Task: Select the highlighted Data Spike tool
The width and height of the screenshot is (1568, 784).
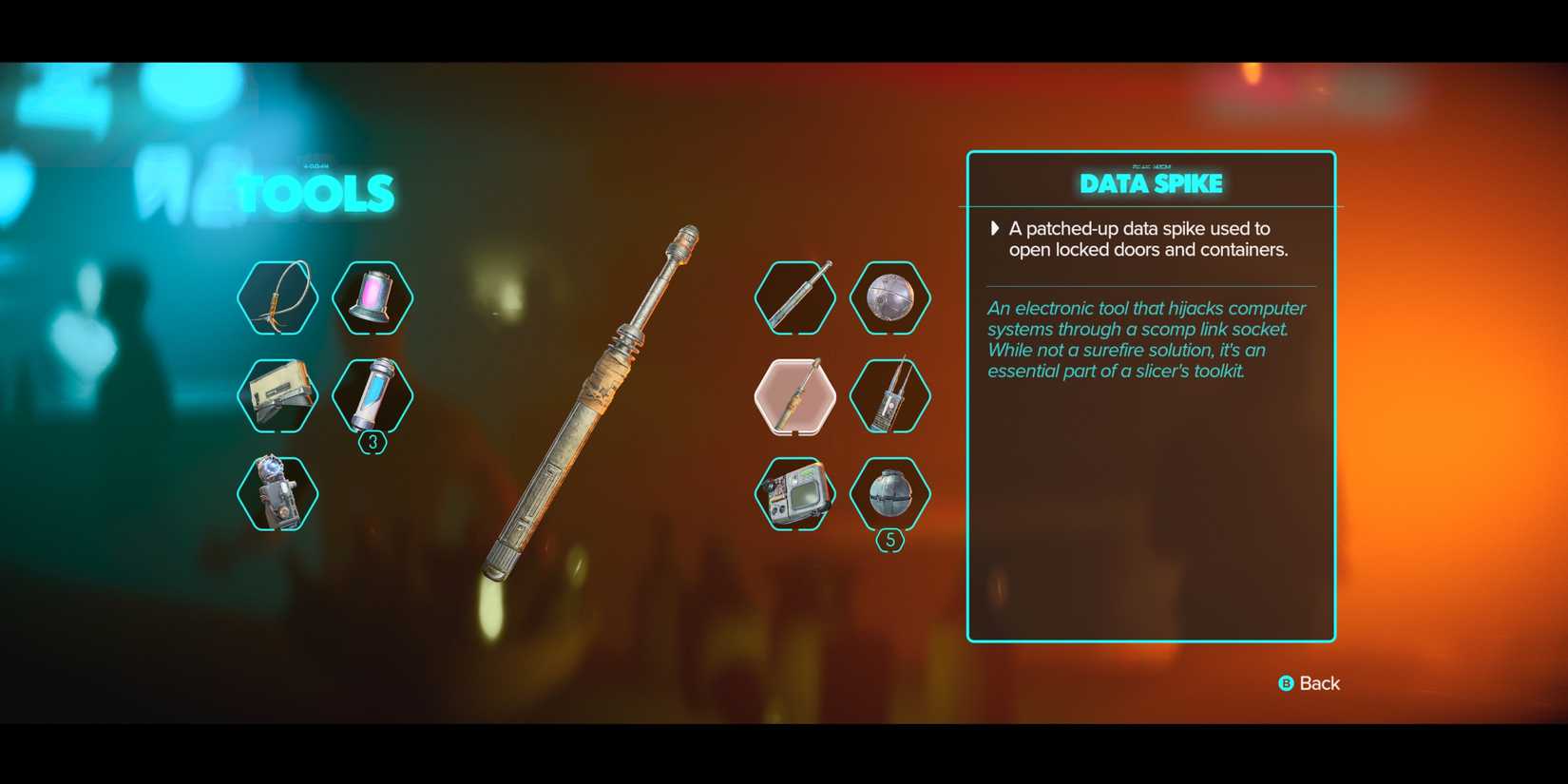Action: (x=794, y=395)
